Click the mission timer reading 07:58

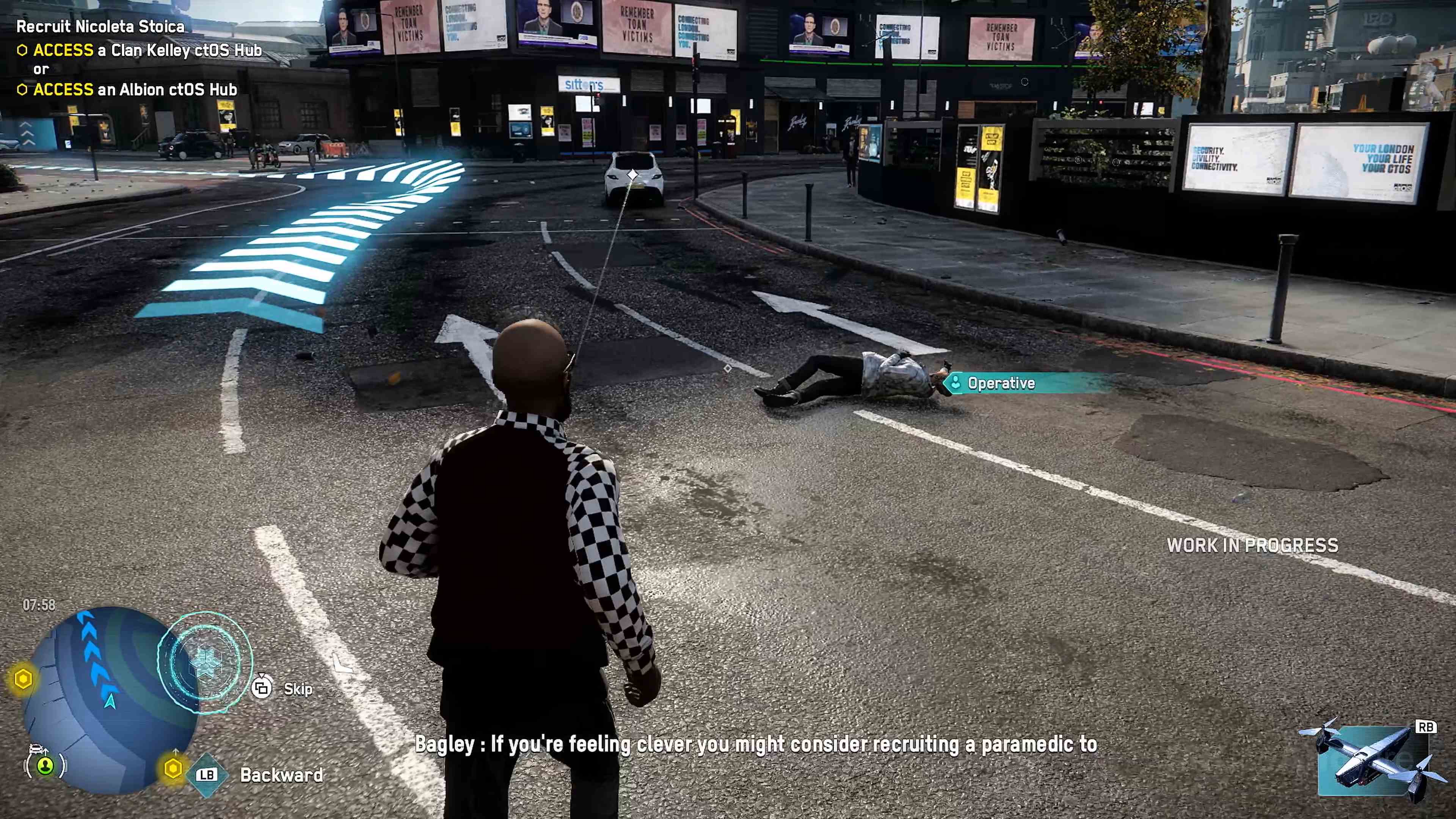38,605
